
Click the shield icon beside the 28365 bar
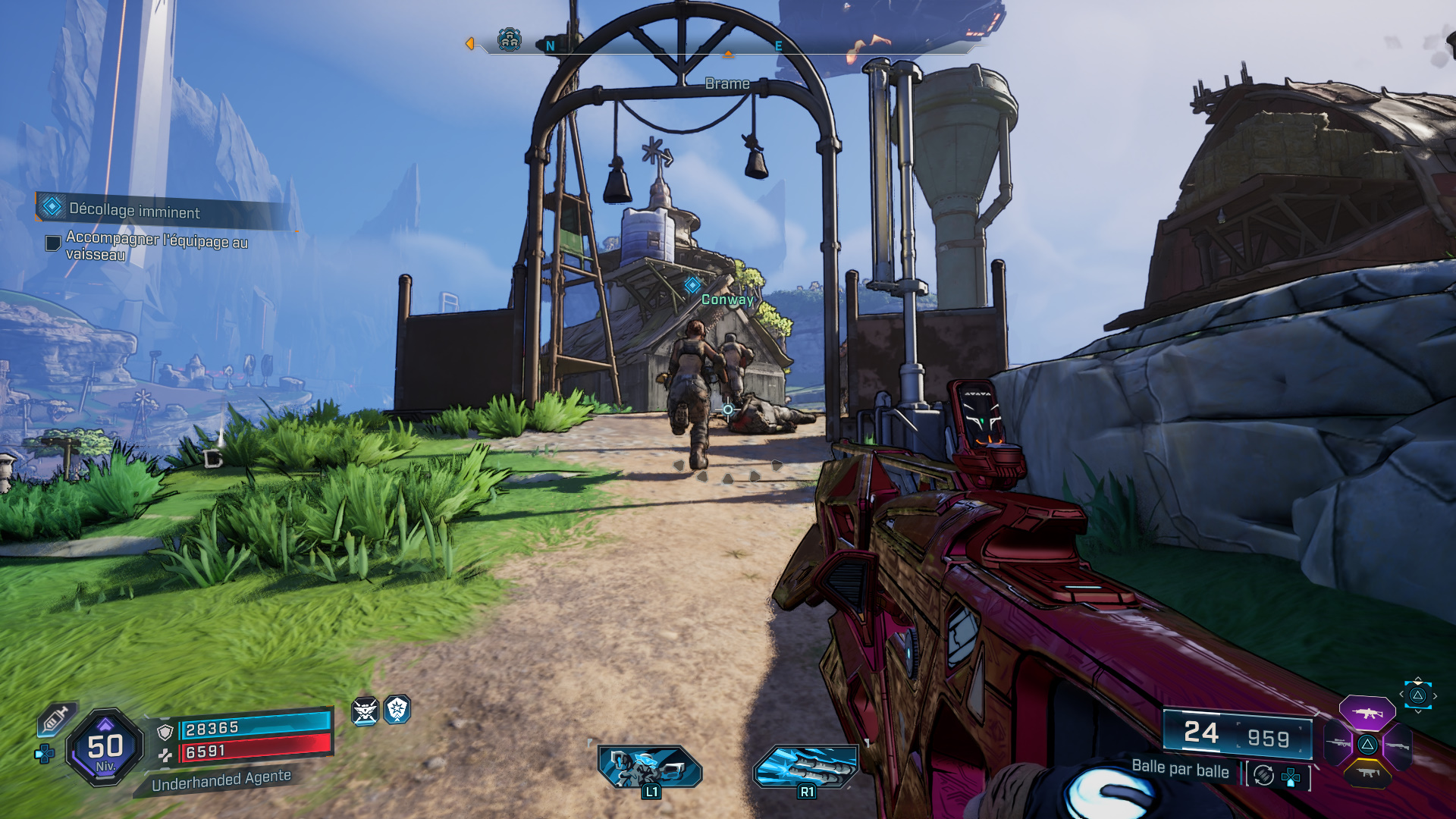coord(165,731)
